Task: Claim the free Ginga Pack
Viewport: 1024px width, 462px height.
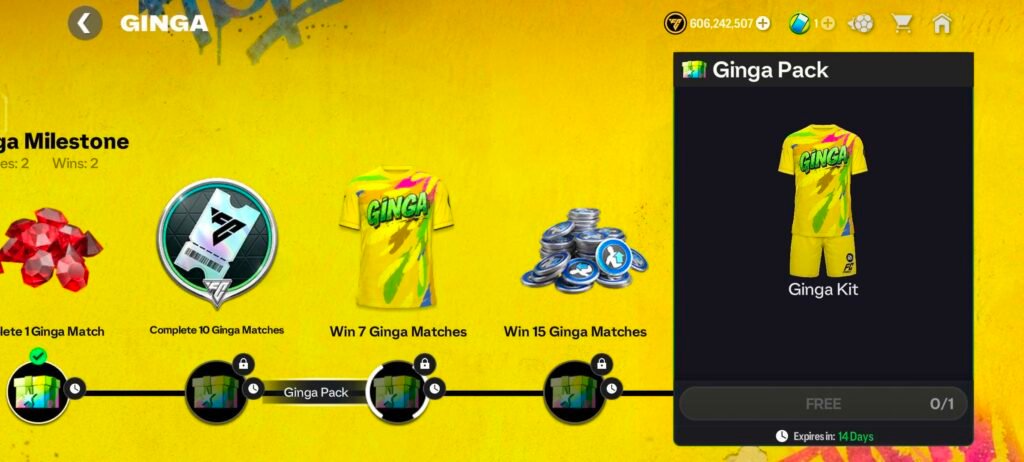Action: coord(823,404)
